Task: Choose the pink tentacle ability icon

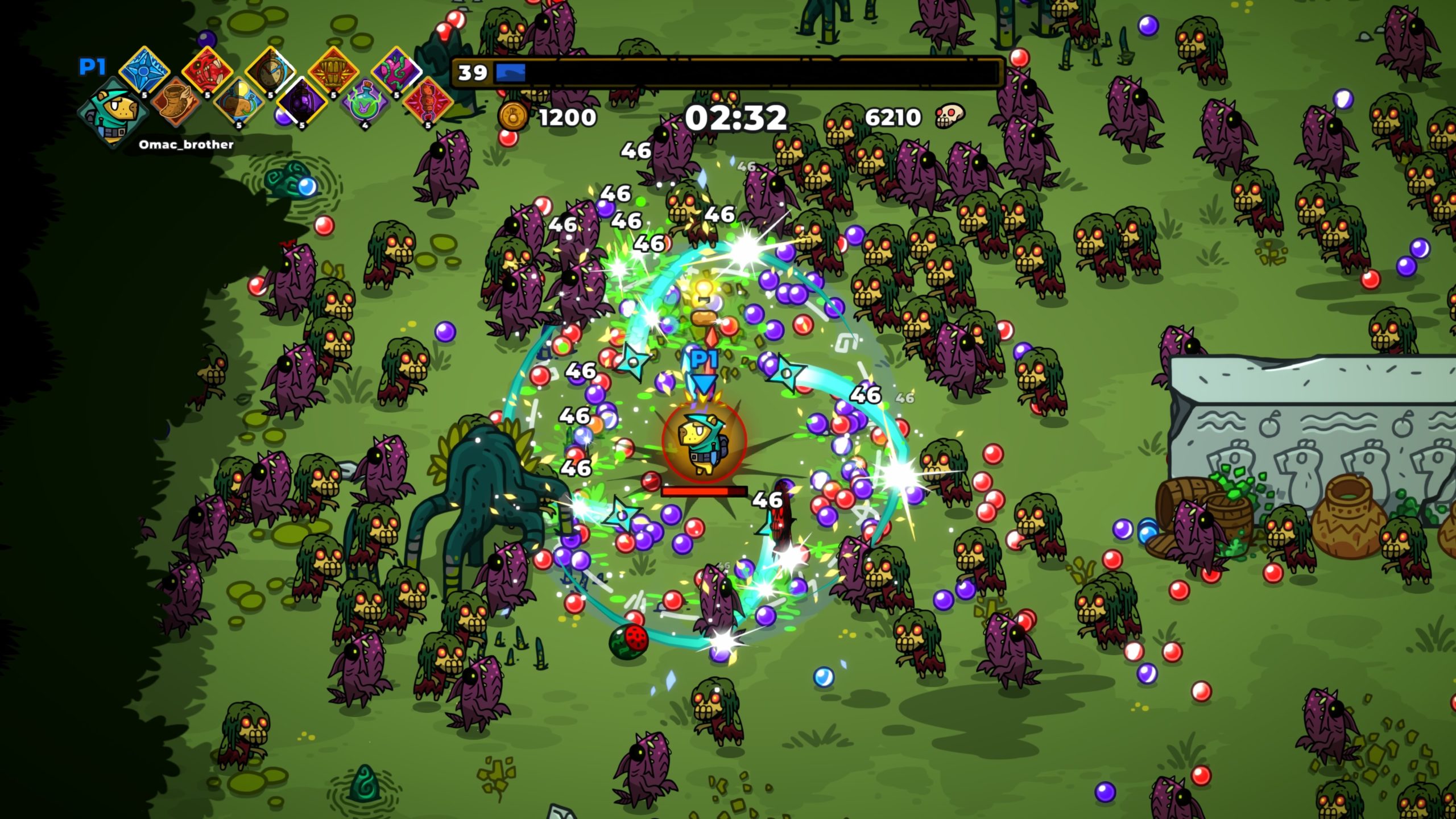Action: (x=396, y=71)
